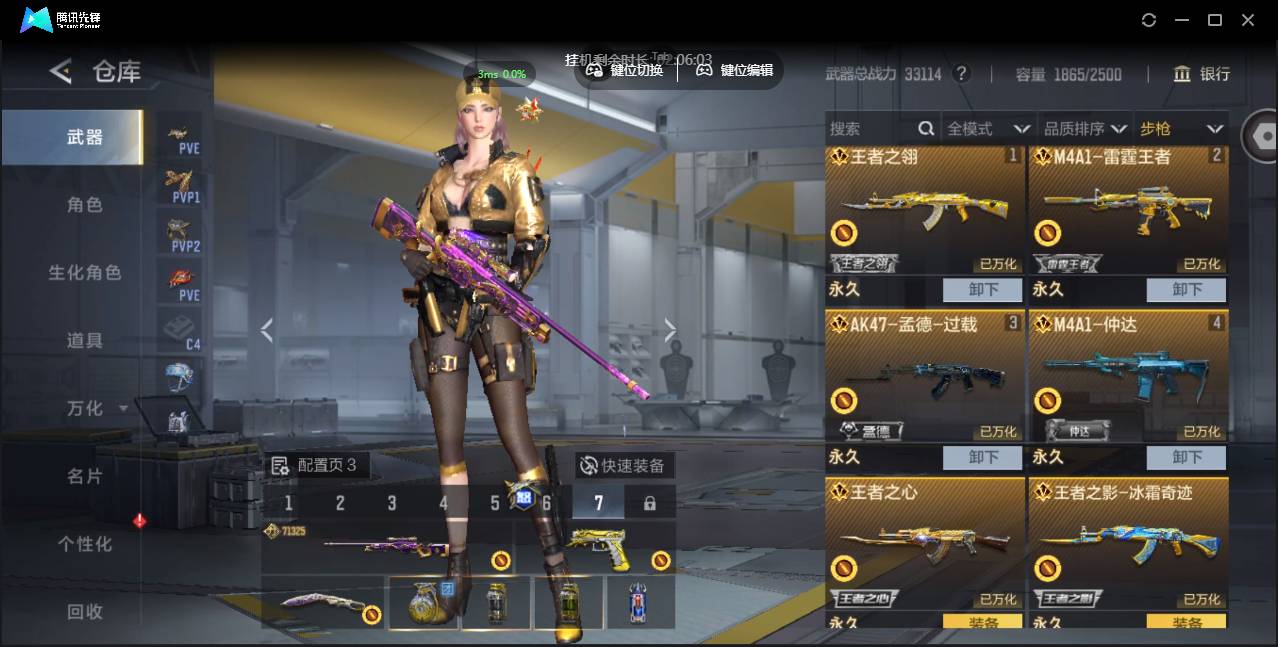Viewport: 1278px width, 647px height.
Task: Open the 品质排序 sort dropdown
Action: (x=1085, y=128)
